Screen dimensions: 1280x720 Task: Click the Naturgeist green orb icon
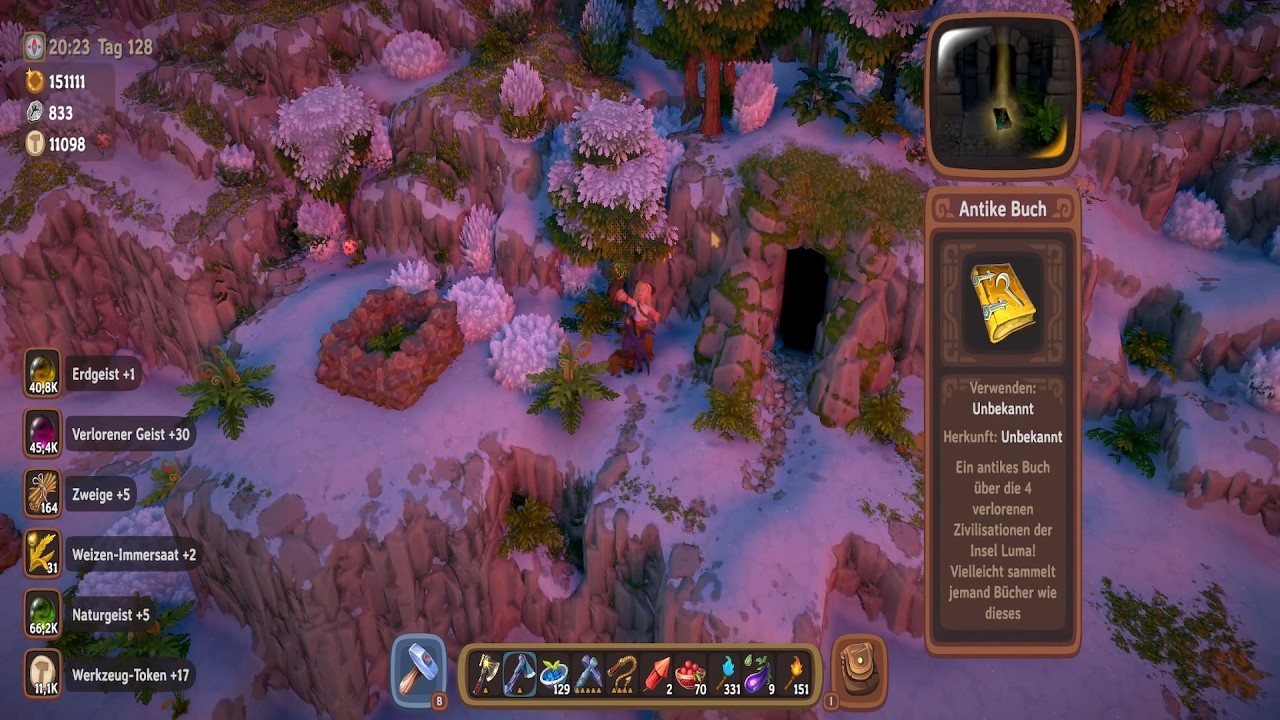pyautogui.click(x=43, y=614)
